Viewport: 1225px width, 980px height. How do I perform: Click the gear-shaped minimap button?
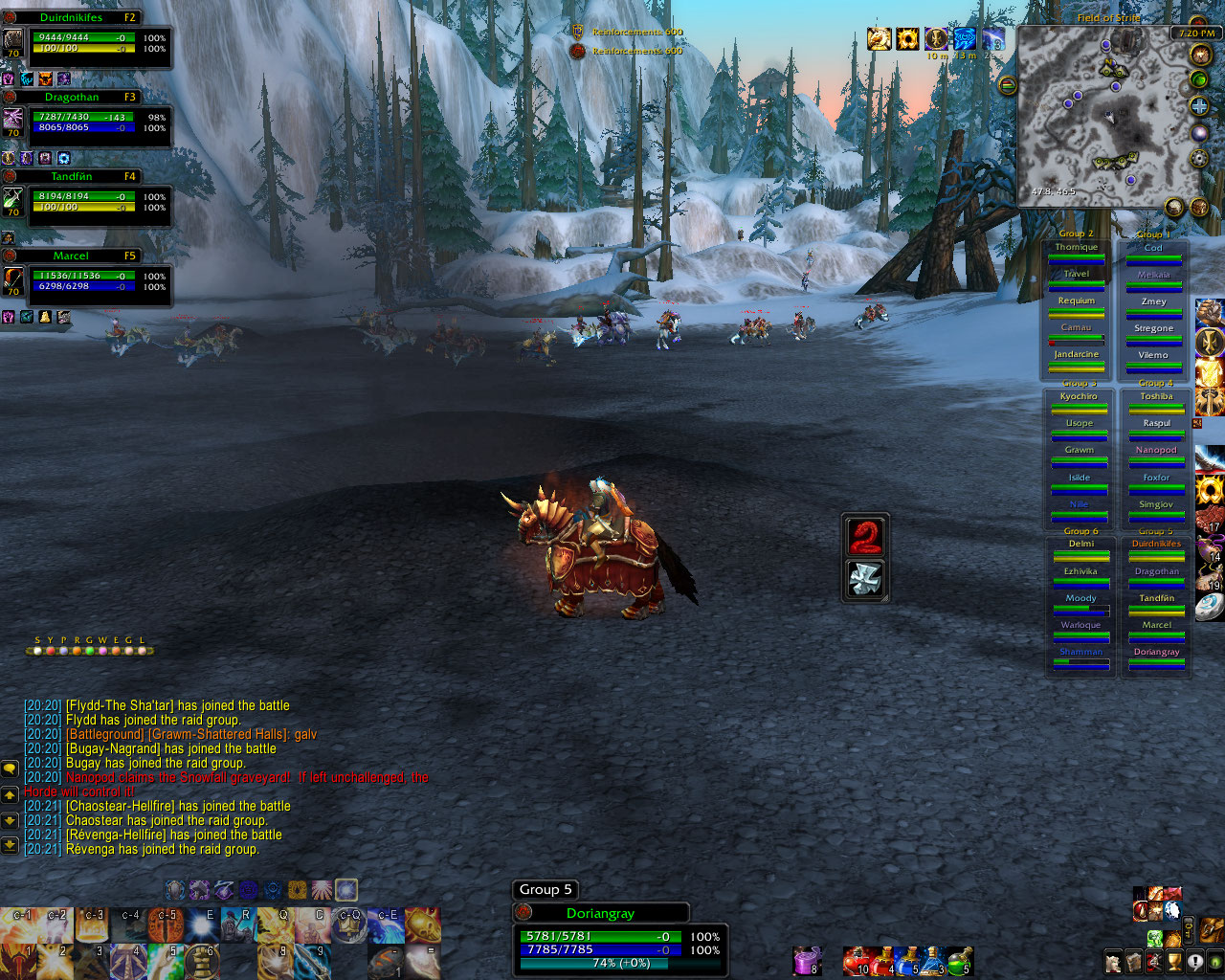(1199, 157)
